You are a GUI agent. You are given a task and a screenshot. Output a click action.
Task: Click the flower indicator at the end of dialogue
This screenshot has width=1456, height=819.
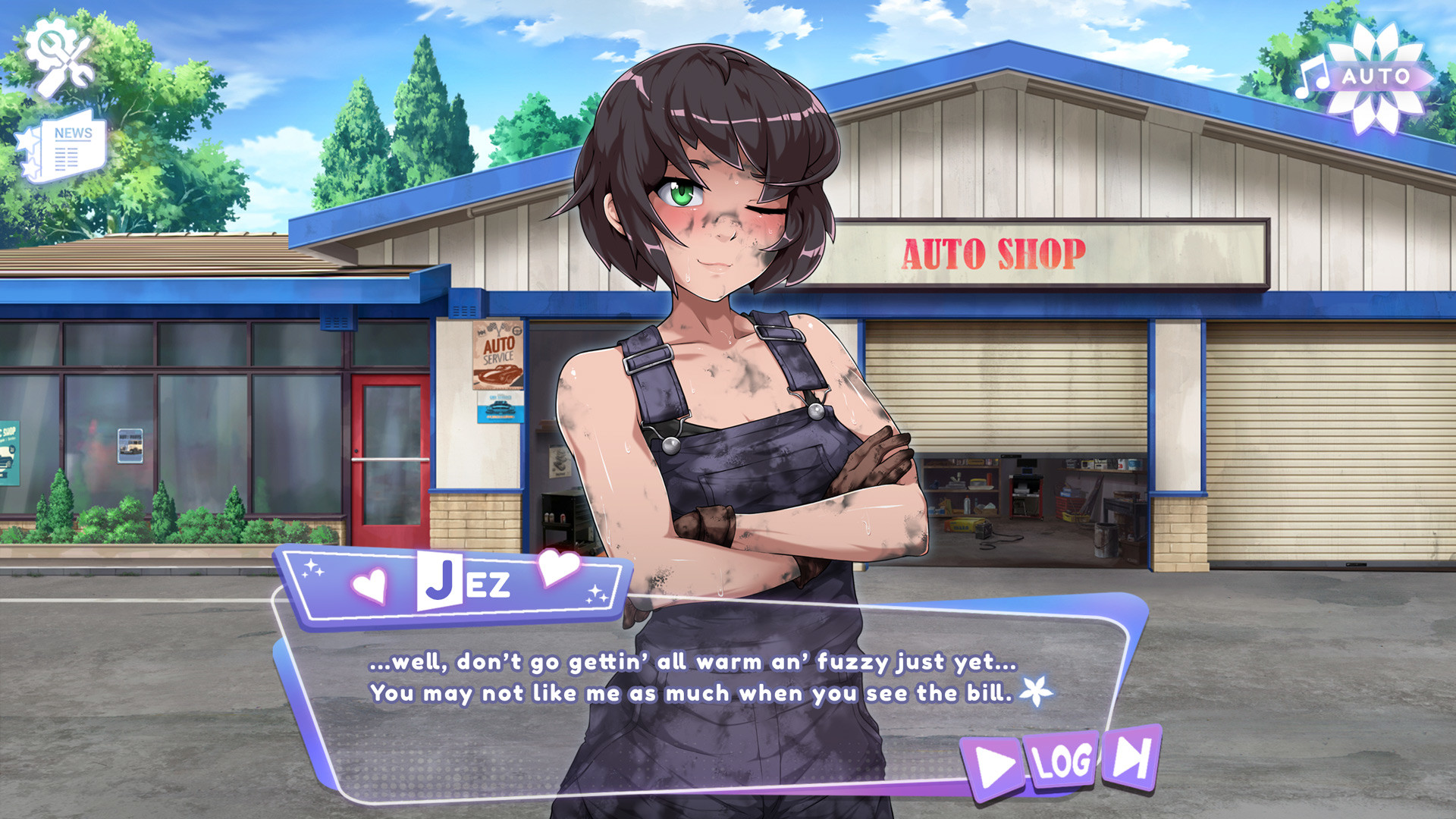tap(1039, 692)
